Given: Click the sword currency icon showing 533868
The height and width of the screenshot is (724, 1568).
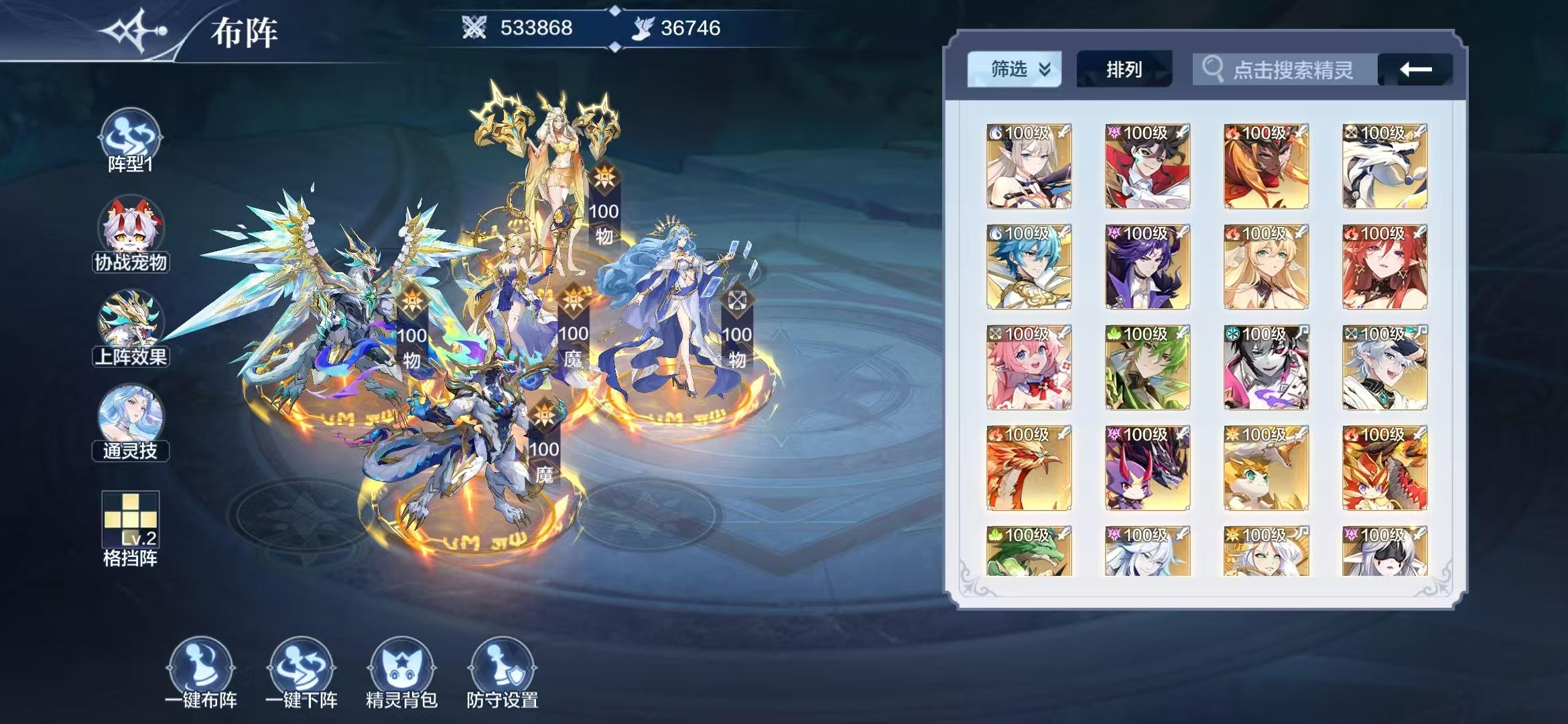Looking at the screenshot, I should 473,28.
